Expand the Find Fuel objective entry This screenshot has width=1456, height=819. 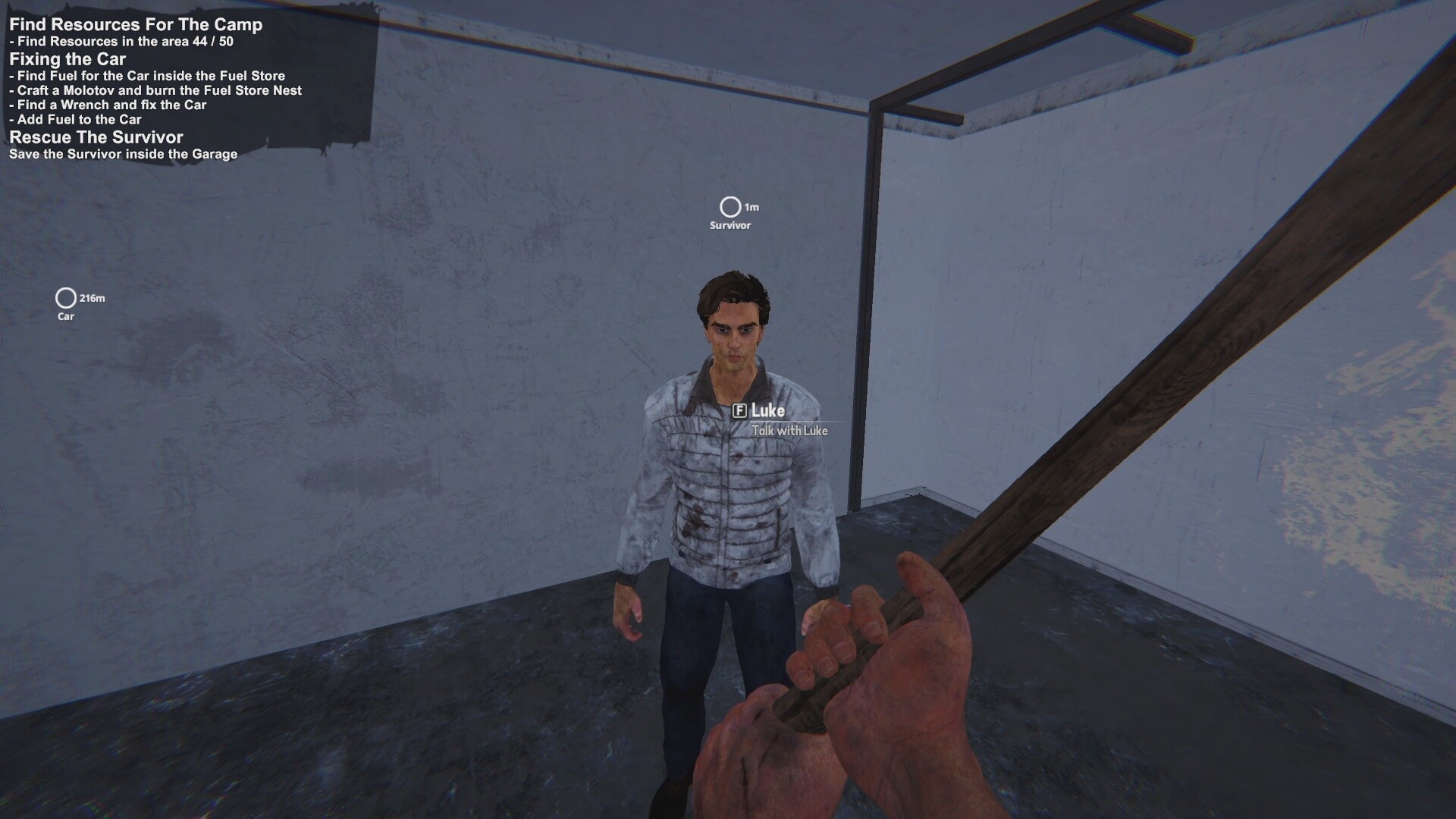point(147,76)
